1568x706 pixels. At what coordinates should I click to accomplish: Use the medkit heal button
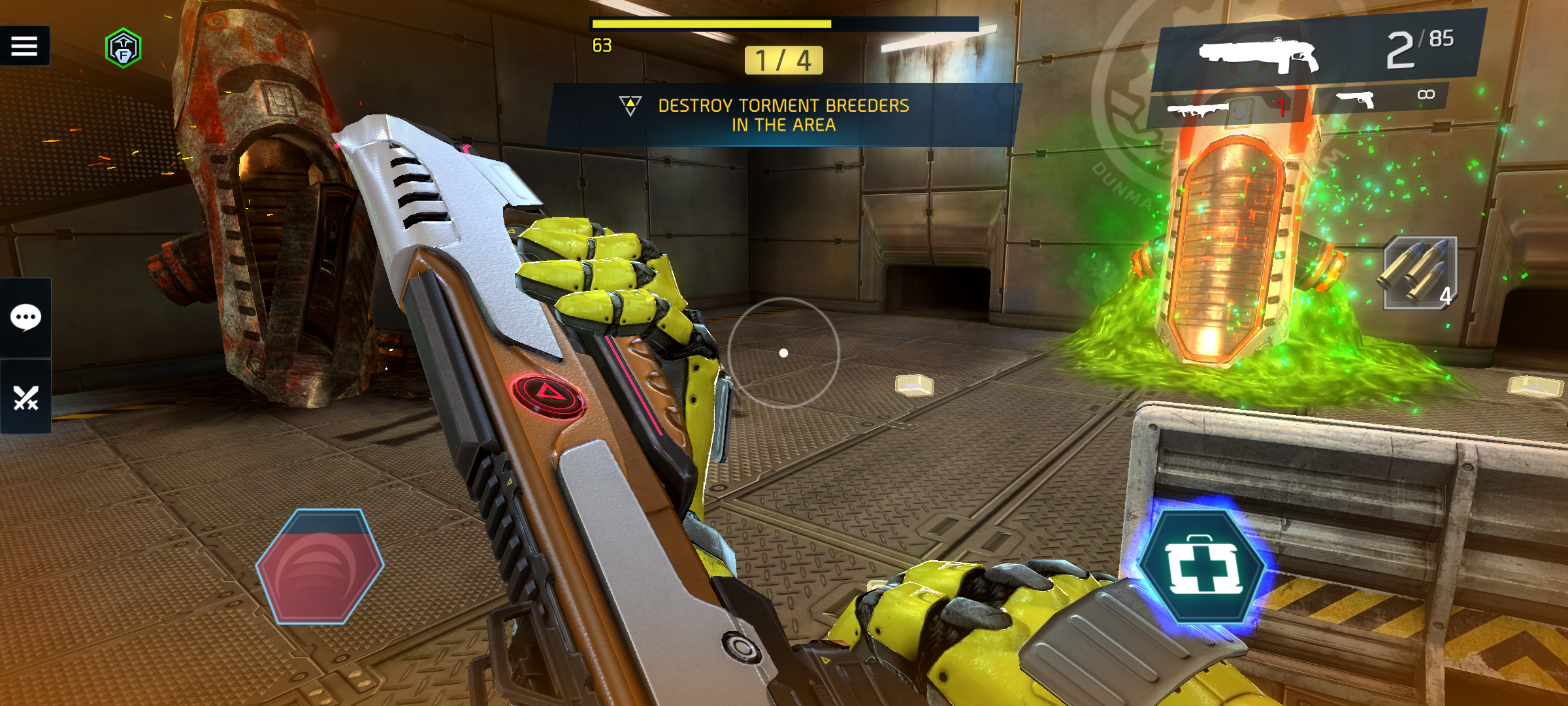(1203, 567)
